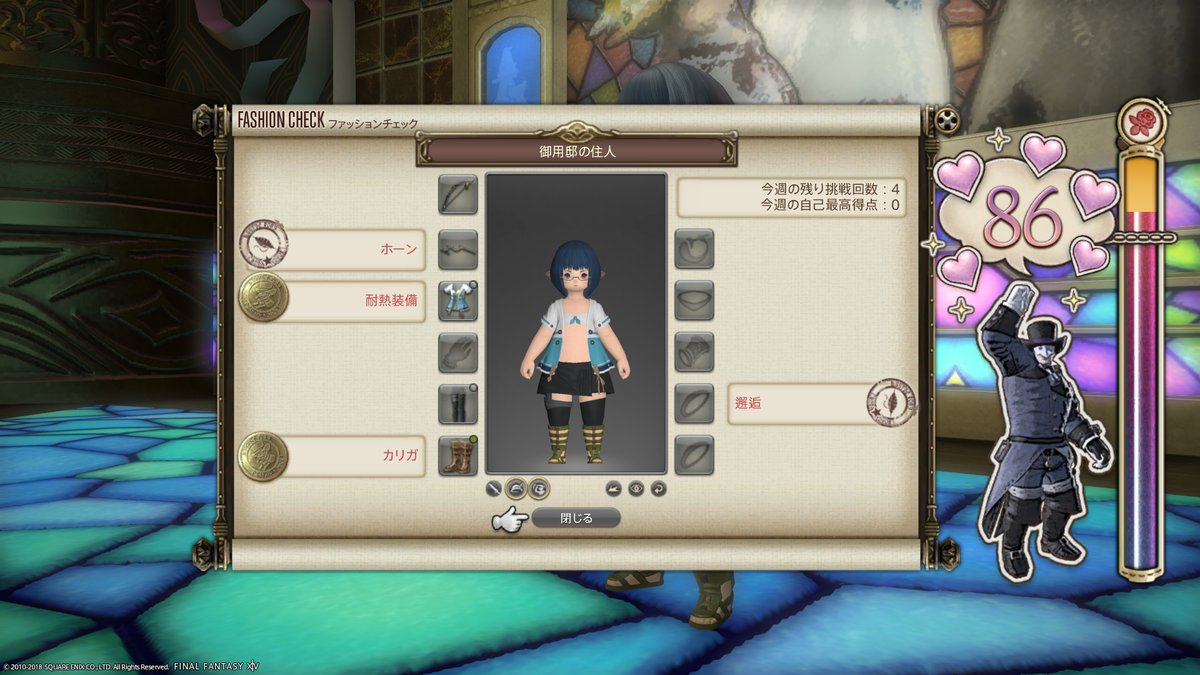Reset the character preview with the circular arrow
Screen dimensions: 1200x675
(x=658, y=489)
